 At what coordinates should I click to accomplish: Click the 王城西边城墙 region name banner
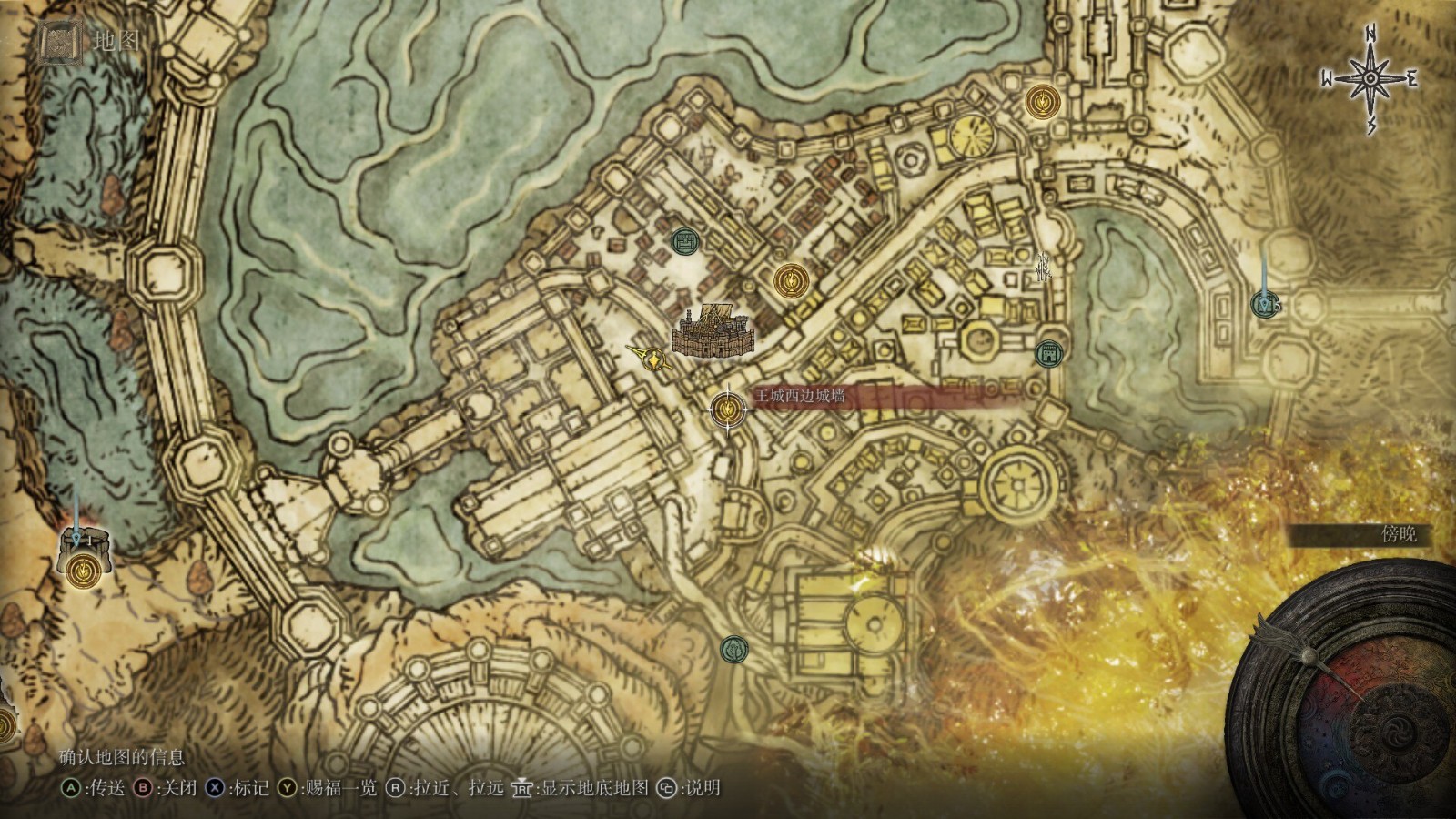(798, 396)
